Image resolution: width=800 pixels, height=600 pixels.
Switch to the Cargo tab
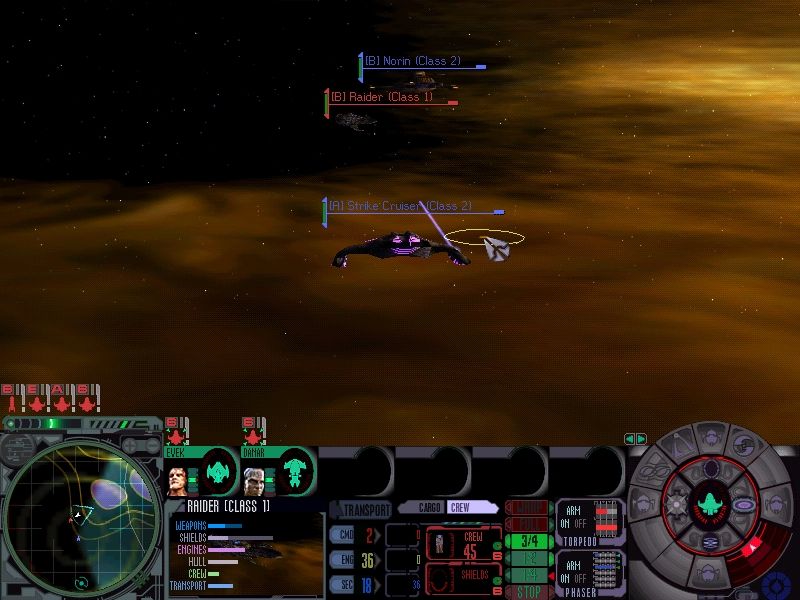point(430,508)
